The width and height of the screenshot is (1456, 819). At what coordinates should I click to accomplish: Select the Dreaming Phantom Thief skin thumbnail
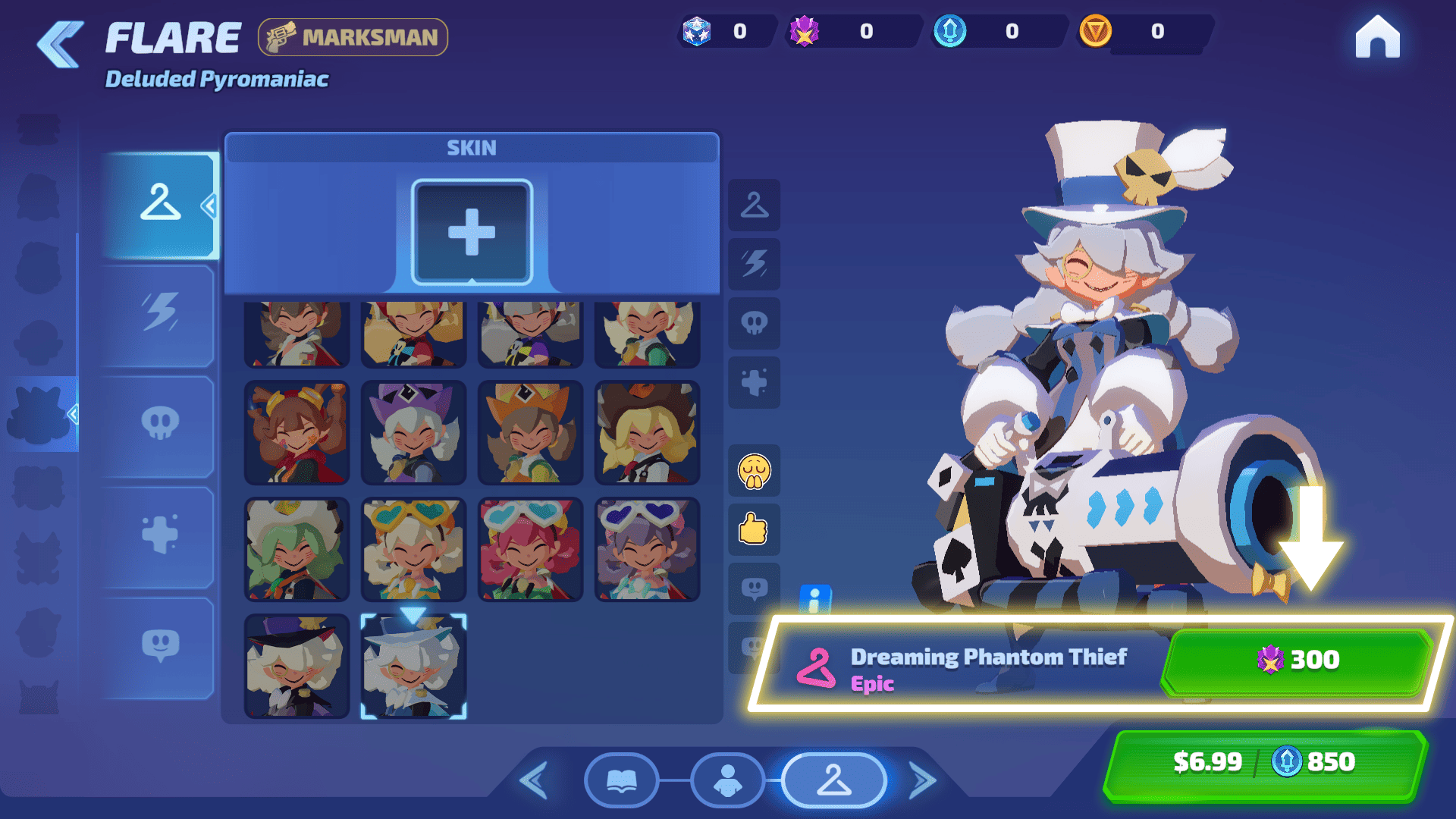pyautogui.click(x=413, y=667)
